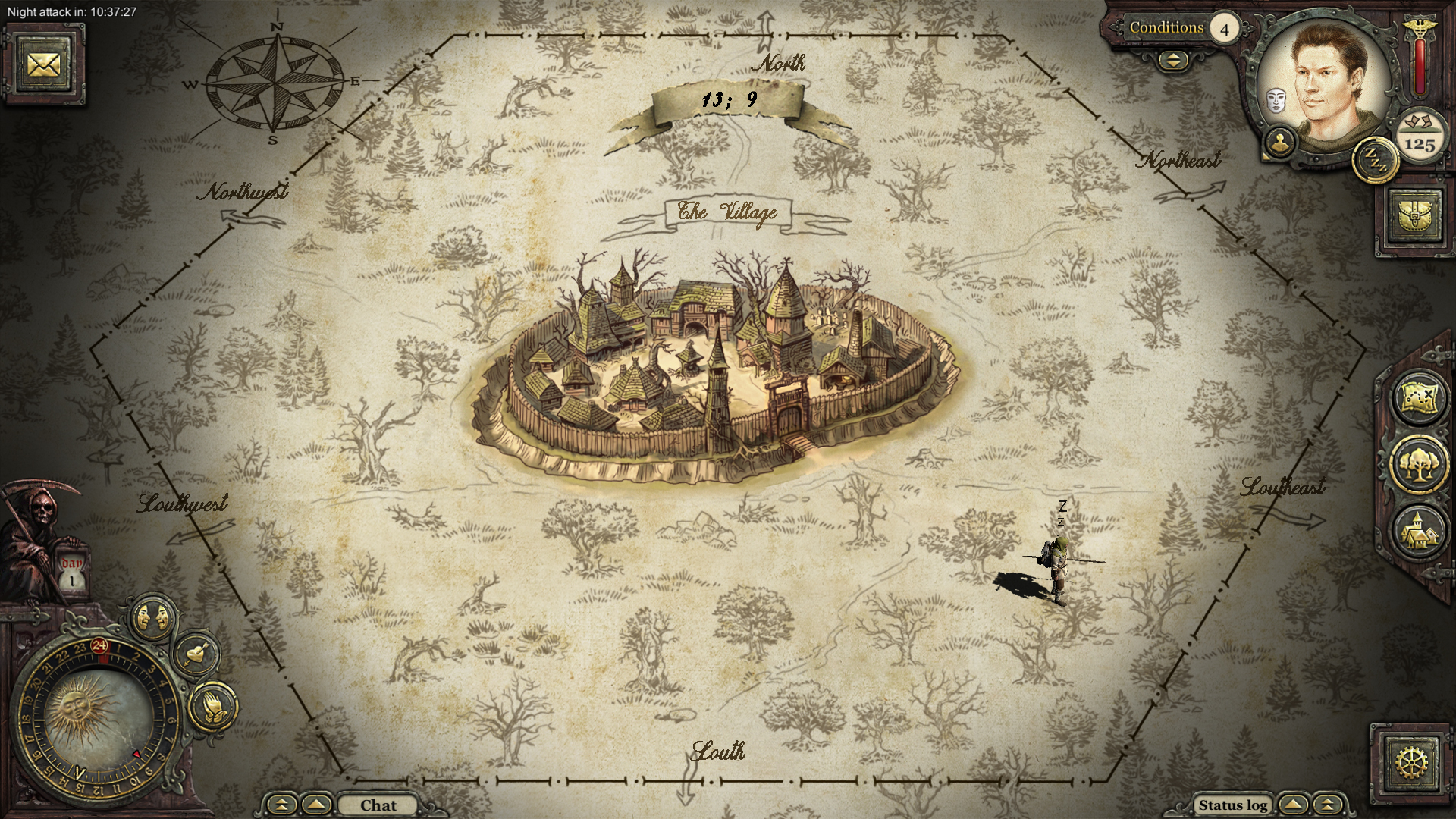
Task: Toggle the character bust icon beside the portrait
Action: click(x=1280, y=143)
